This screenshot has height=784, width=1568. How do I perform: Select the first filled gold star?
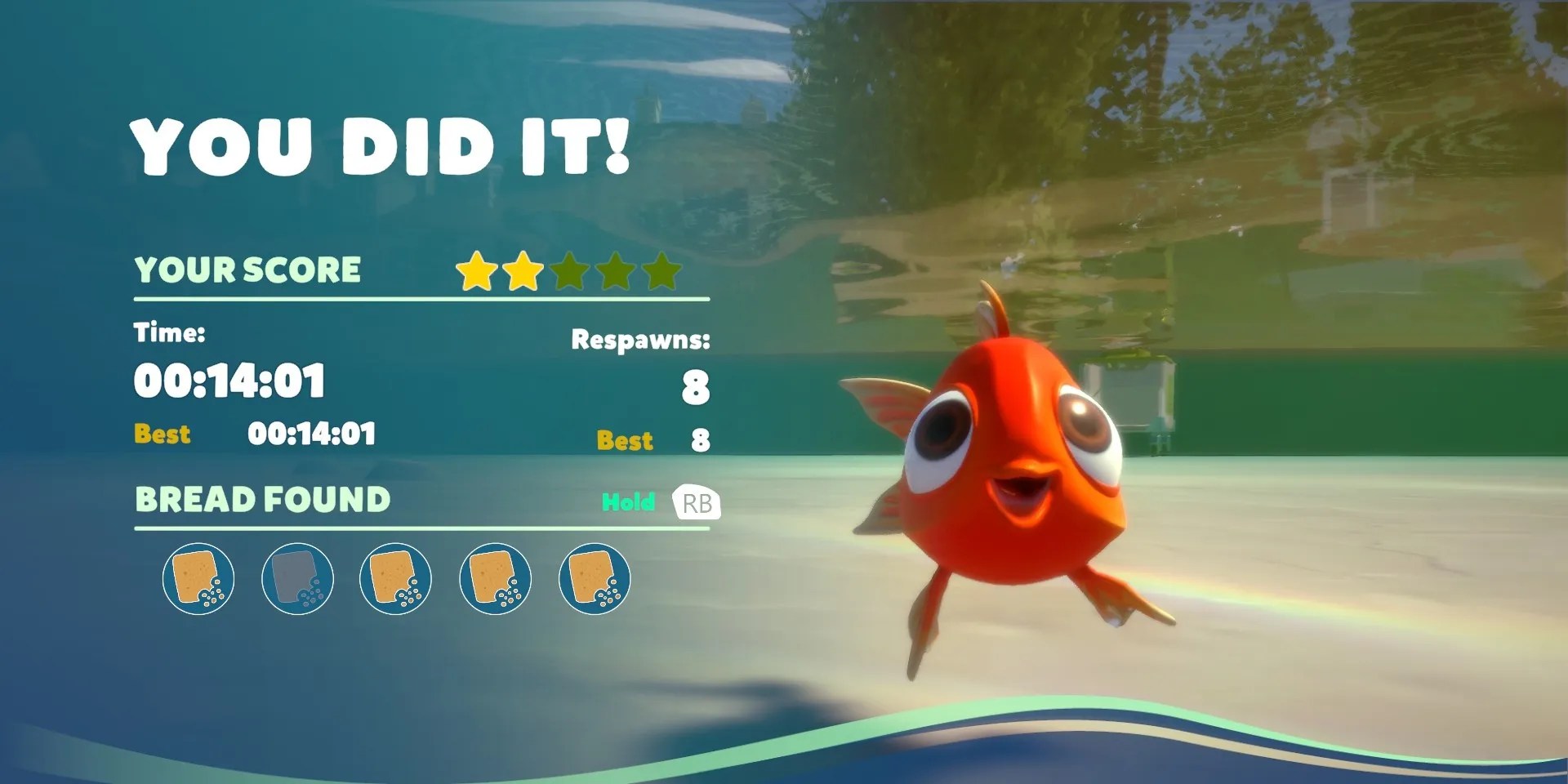(x=479, y=269)
